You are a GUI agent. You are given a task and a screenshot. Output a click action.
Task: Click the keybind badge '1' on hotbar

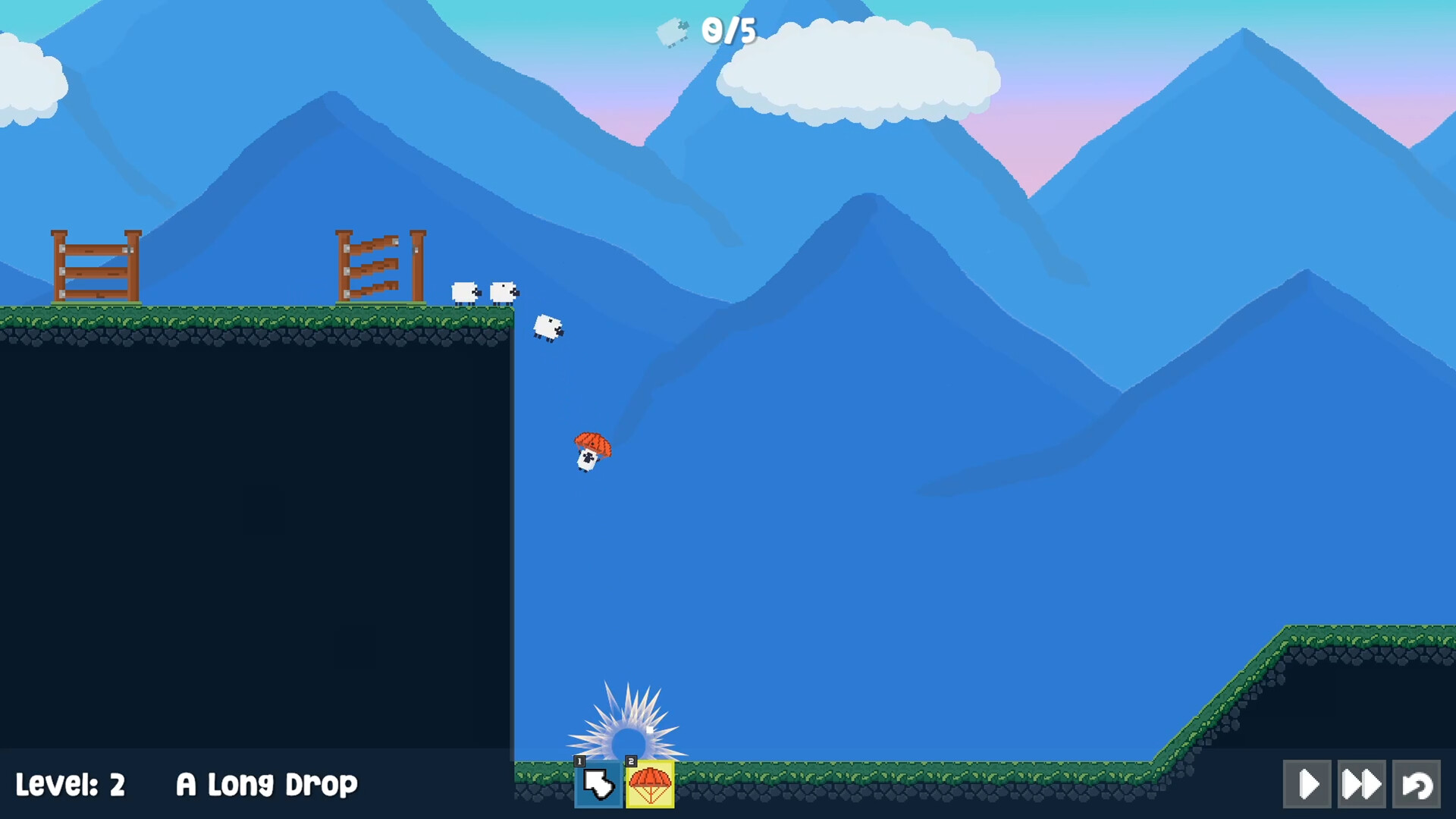580,762
